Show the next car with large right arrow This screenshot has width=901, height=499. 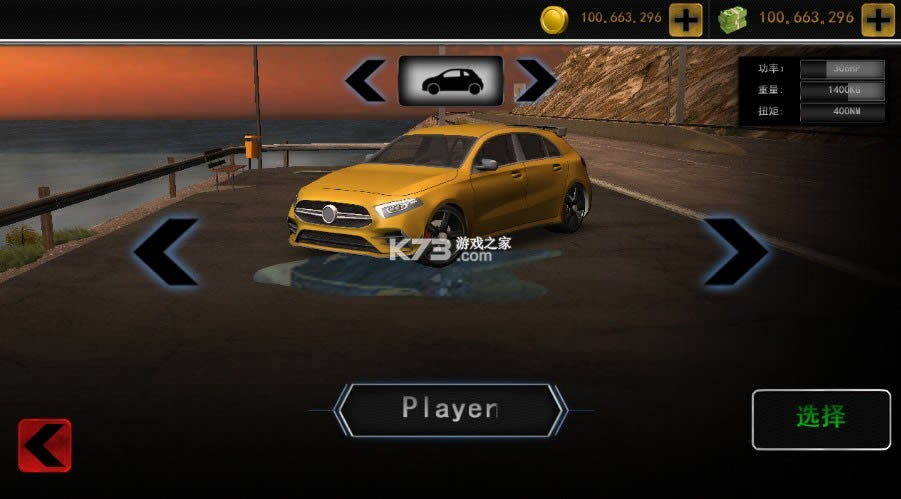[735, 251]
